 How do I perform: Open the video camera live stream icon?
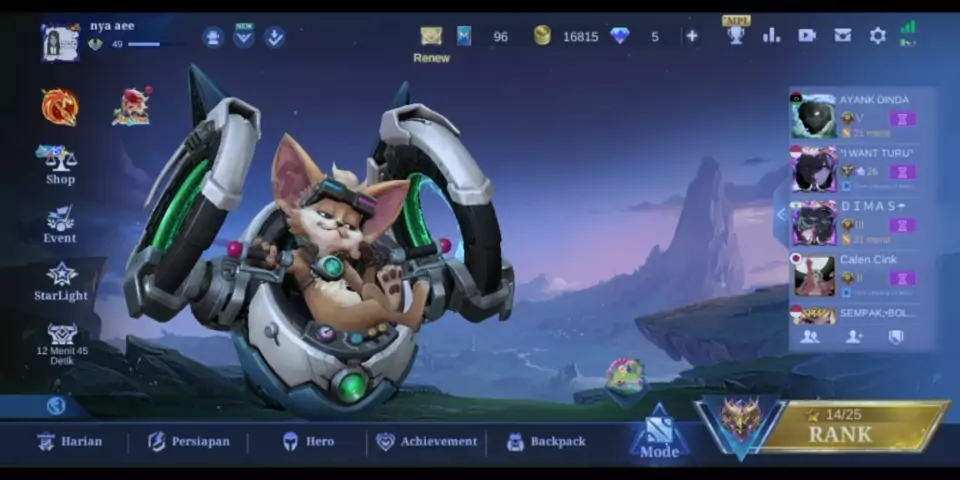tap(807, 36)
